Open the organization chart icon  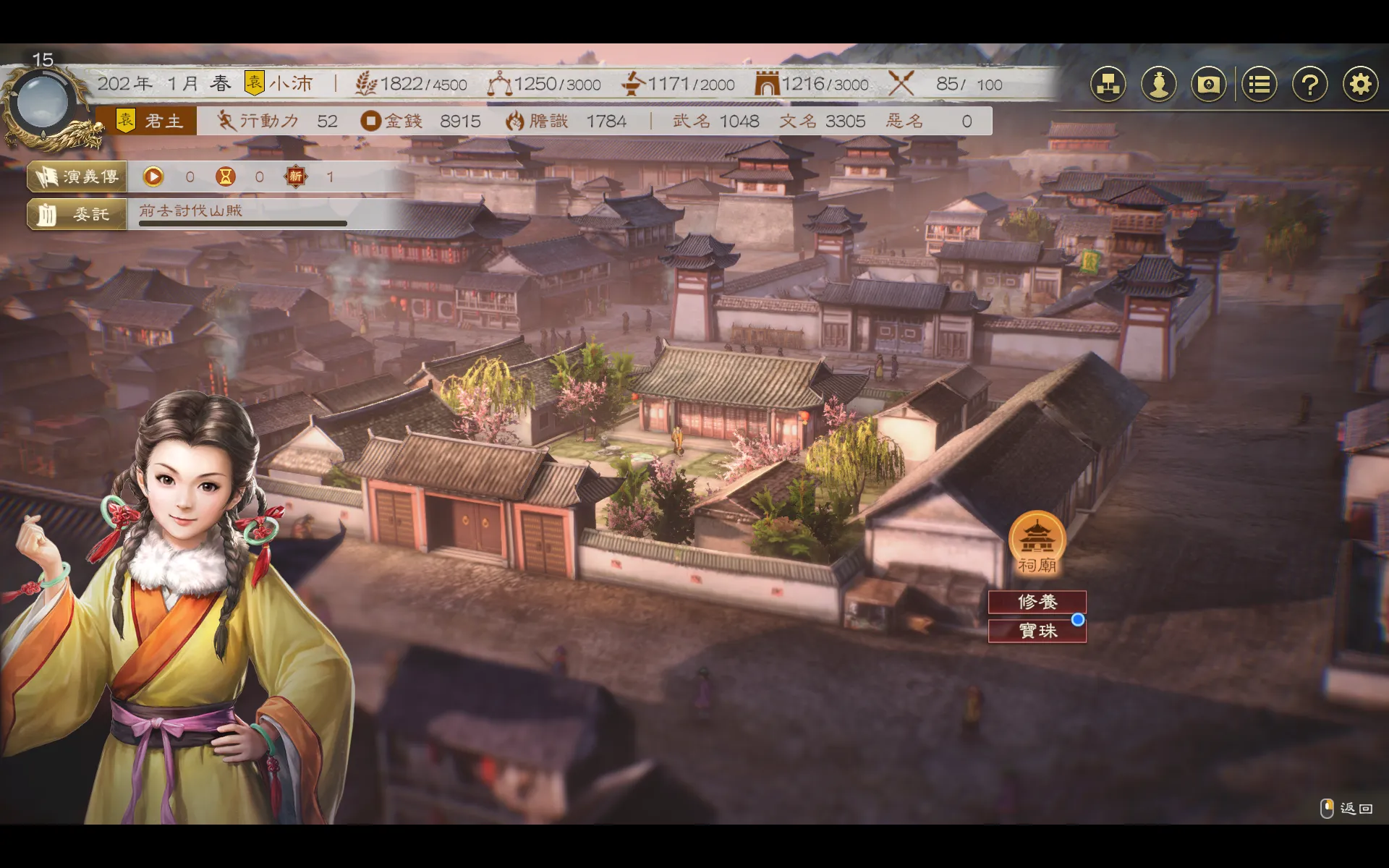tap(1108, 85)
